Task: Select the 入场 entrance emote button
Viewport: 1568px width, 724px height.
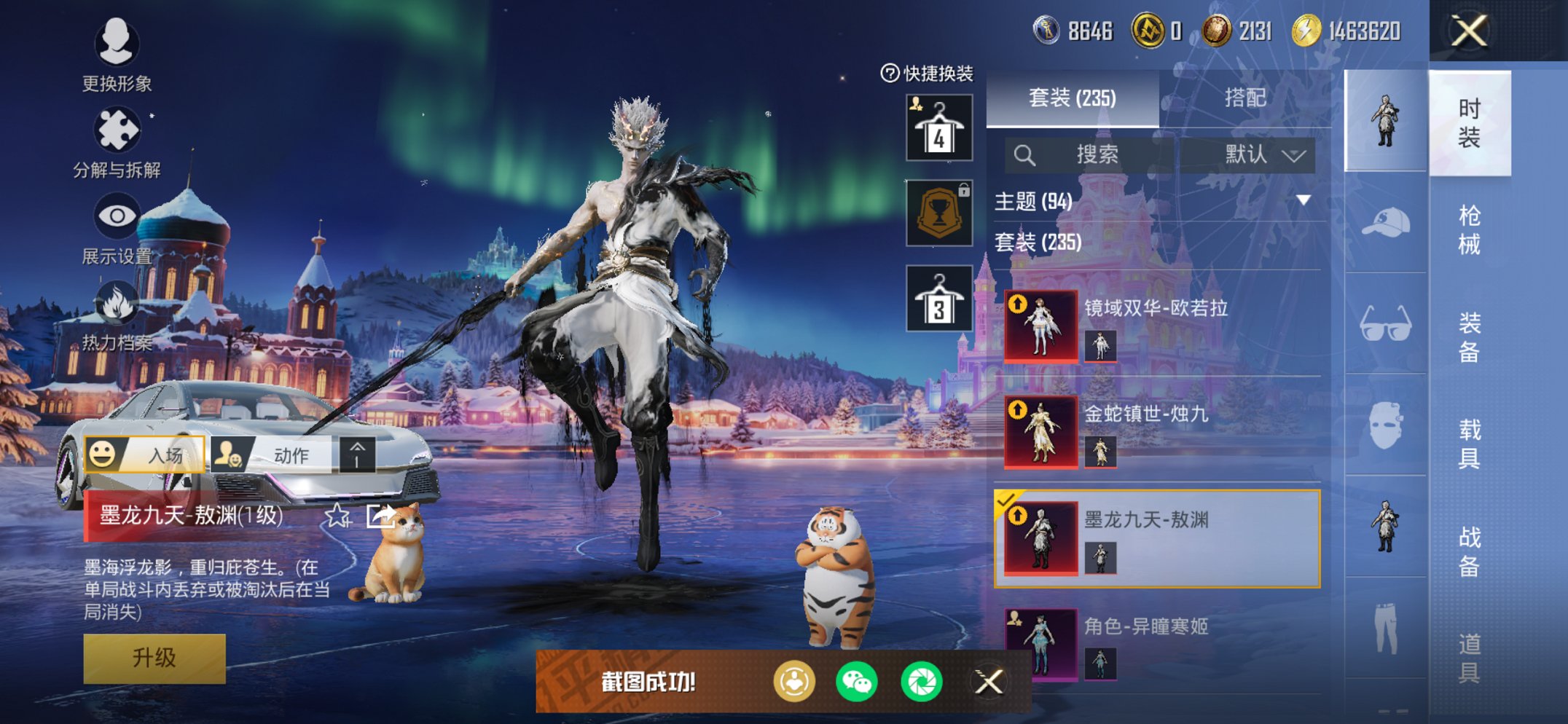Action: coord(145,455)
